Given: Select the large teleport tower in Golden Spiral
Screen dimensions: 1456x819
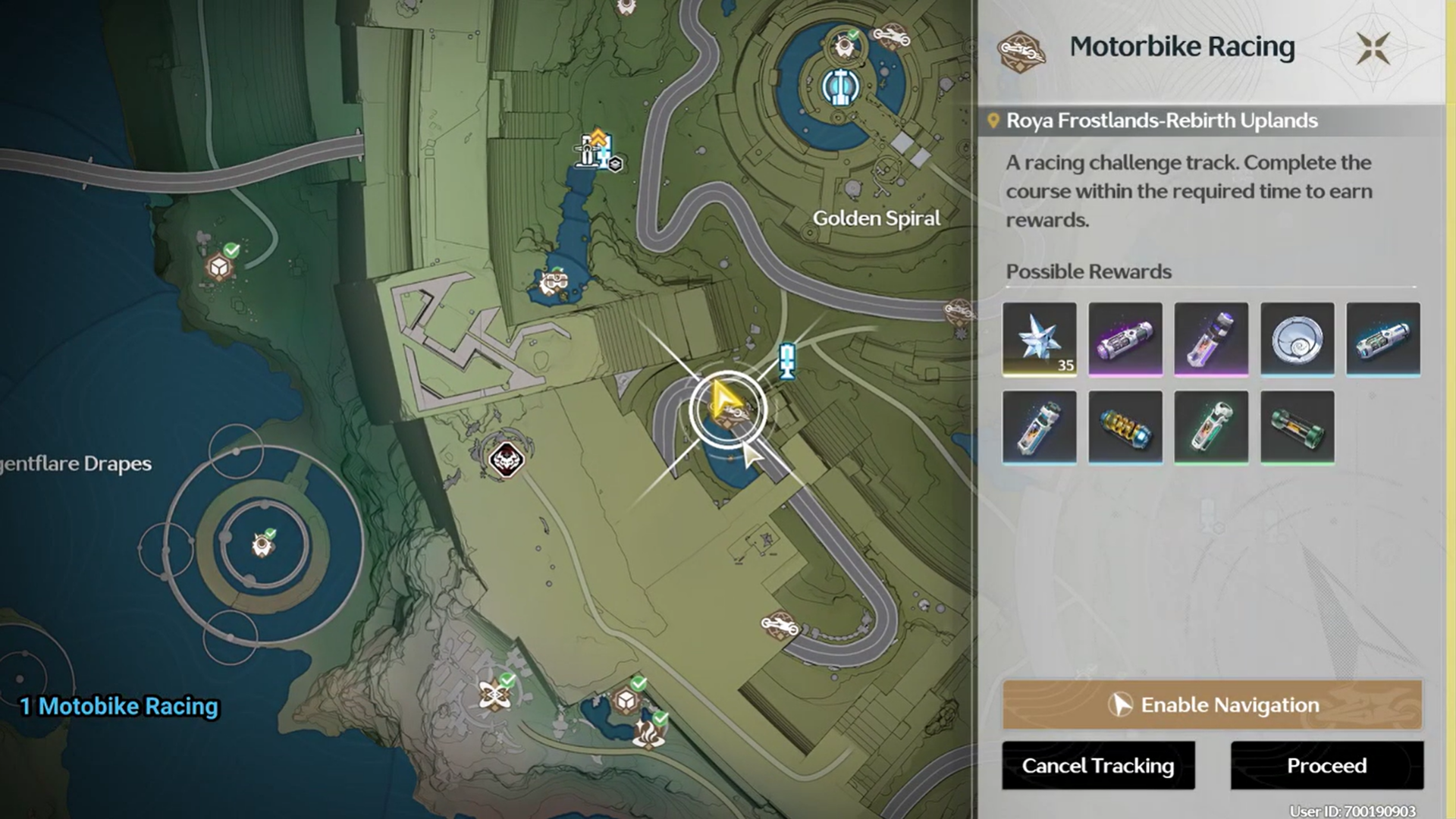Looking at the screenshot, I should (x=839, y=87).
